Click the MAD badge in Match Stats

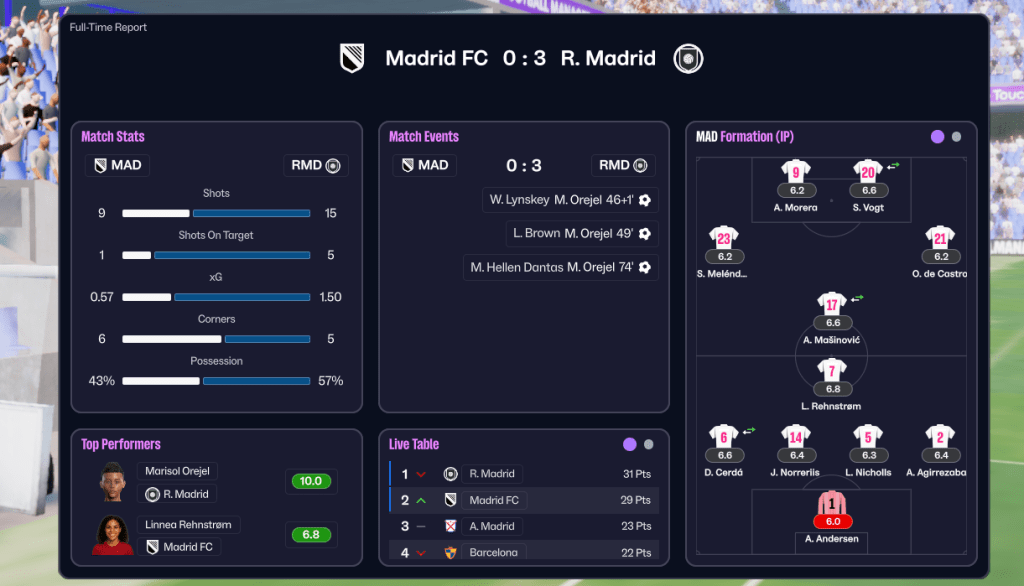click(117, 165)
